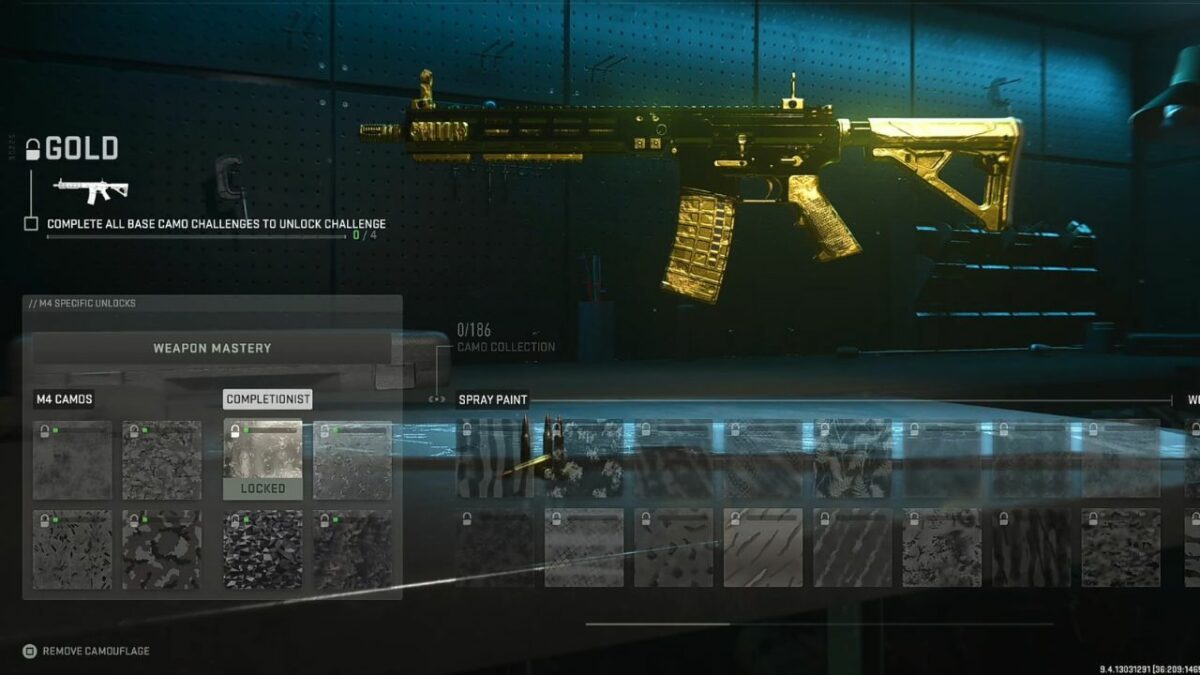
Task: Switch to the Spray Paint camo category
Action: tap(492, 399)
